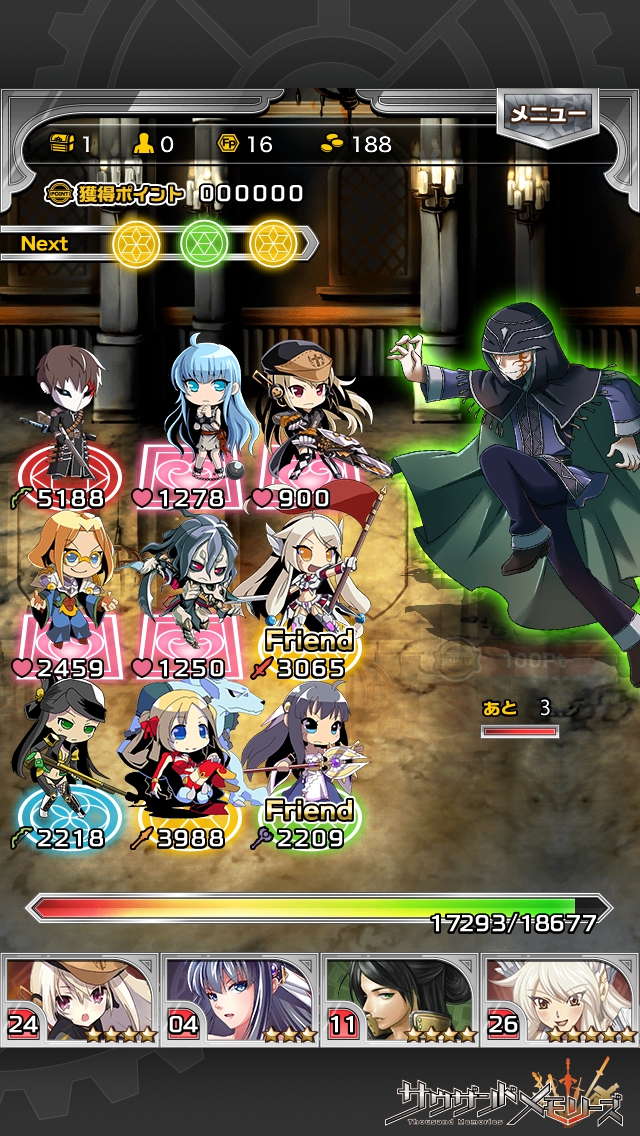This screenshot has height=1136, width=640.
Task: Activate the skill portrait numbered 24
Action: [82, 999]
